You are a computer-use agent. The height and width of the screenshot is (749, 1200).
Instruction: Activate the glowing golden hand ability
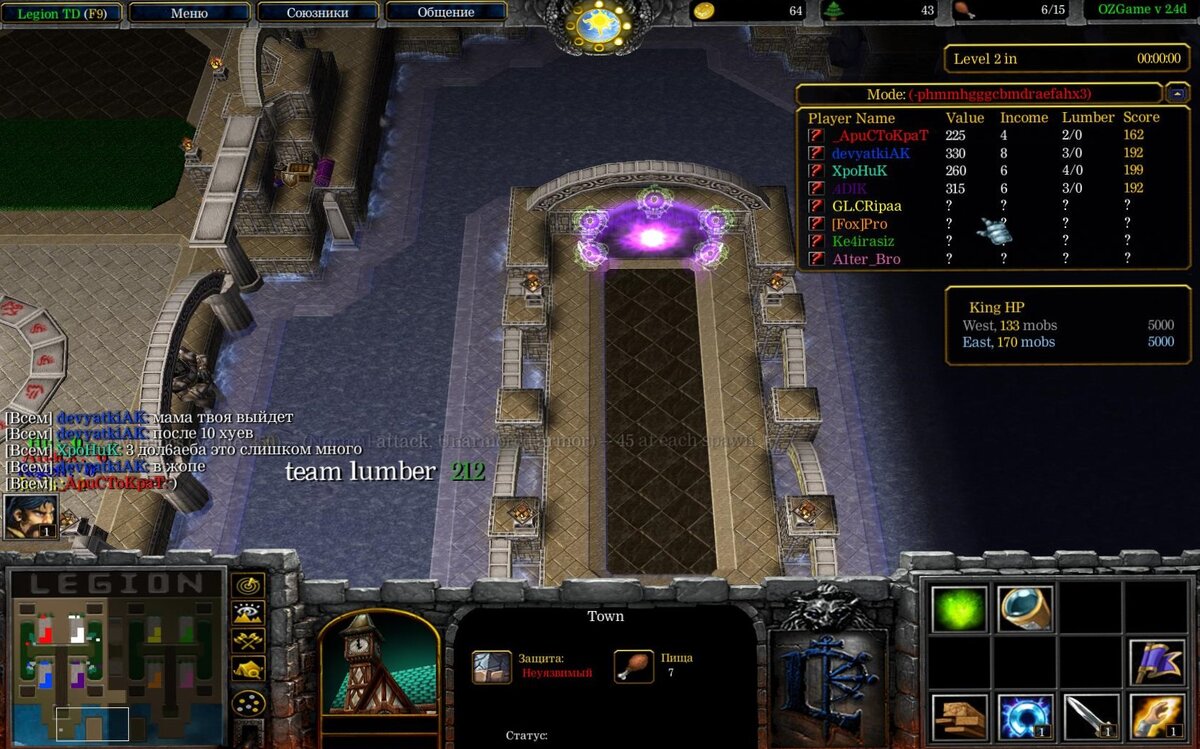pyautogui.click(x=1157, y=716)
